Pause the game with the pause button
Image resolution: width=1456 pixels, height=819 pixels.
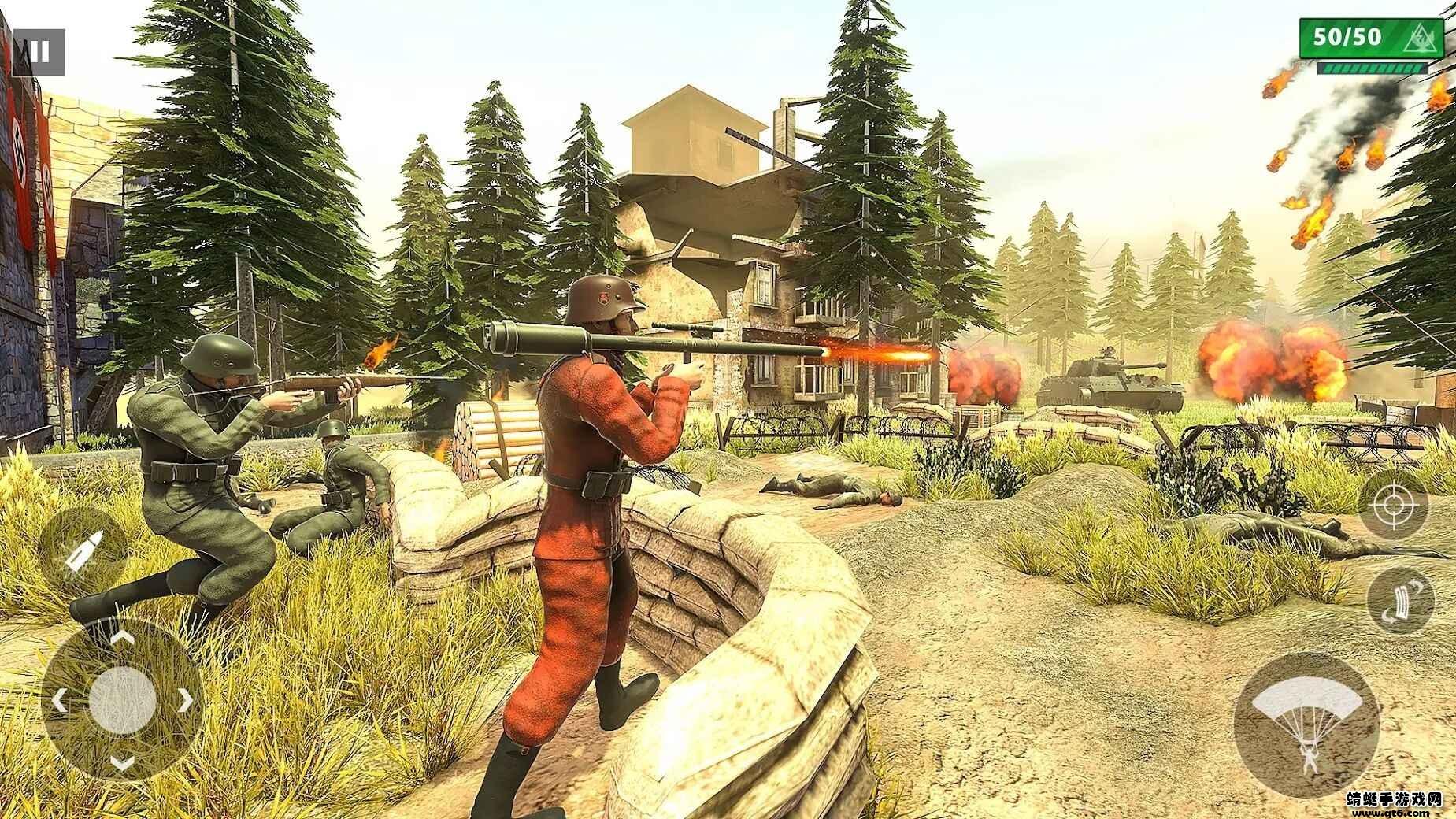click(x=39, y=53)
